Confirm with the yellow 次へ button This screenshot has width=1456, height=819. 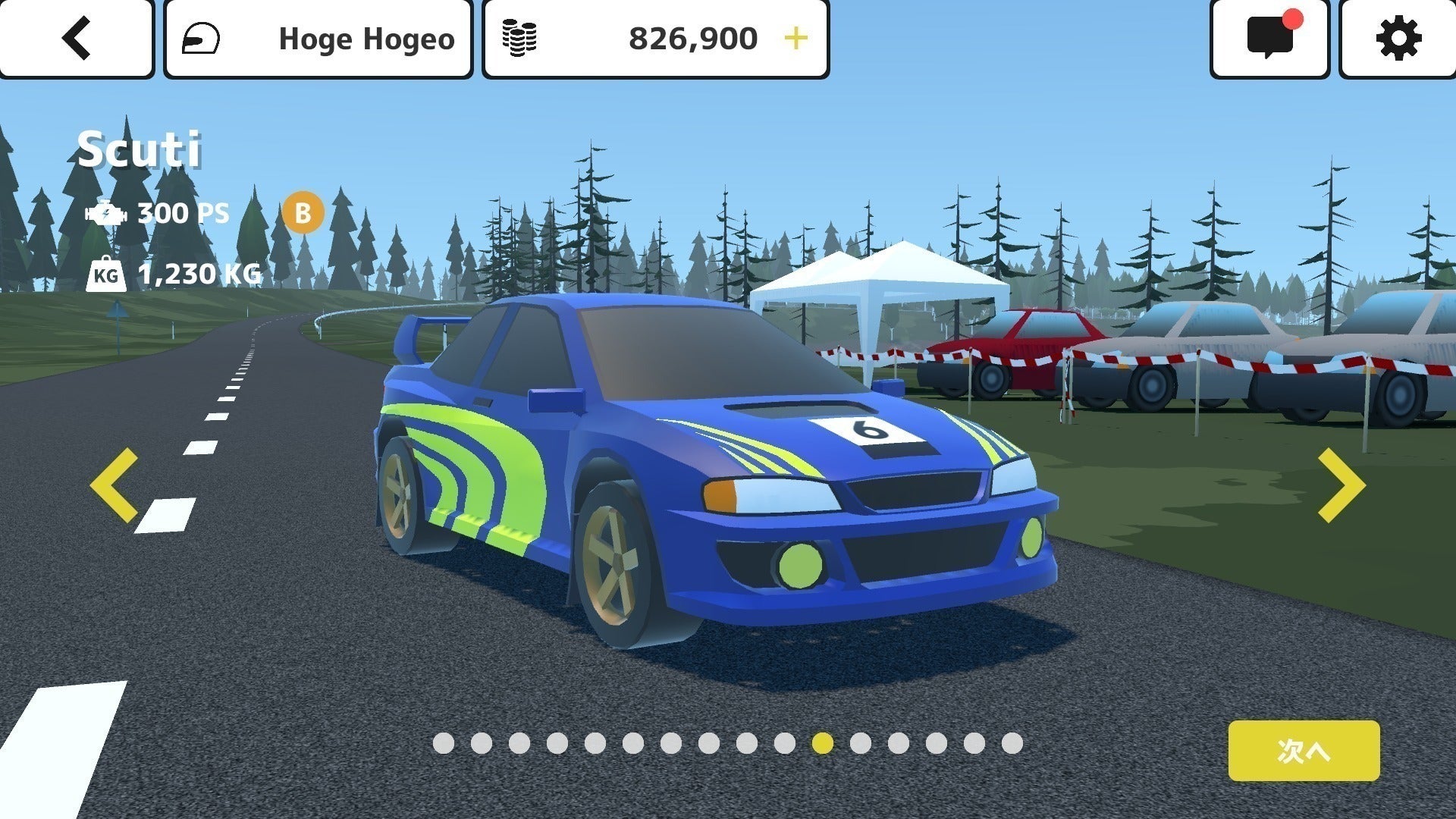(x=1304, y=751)
